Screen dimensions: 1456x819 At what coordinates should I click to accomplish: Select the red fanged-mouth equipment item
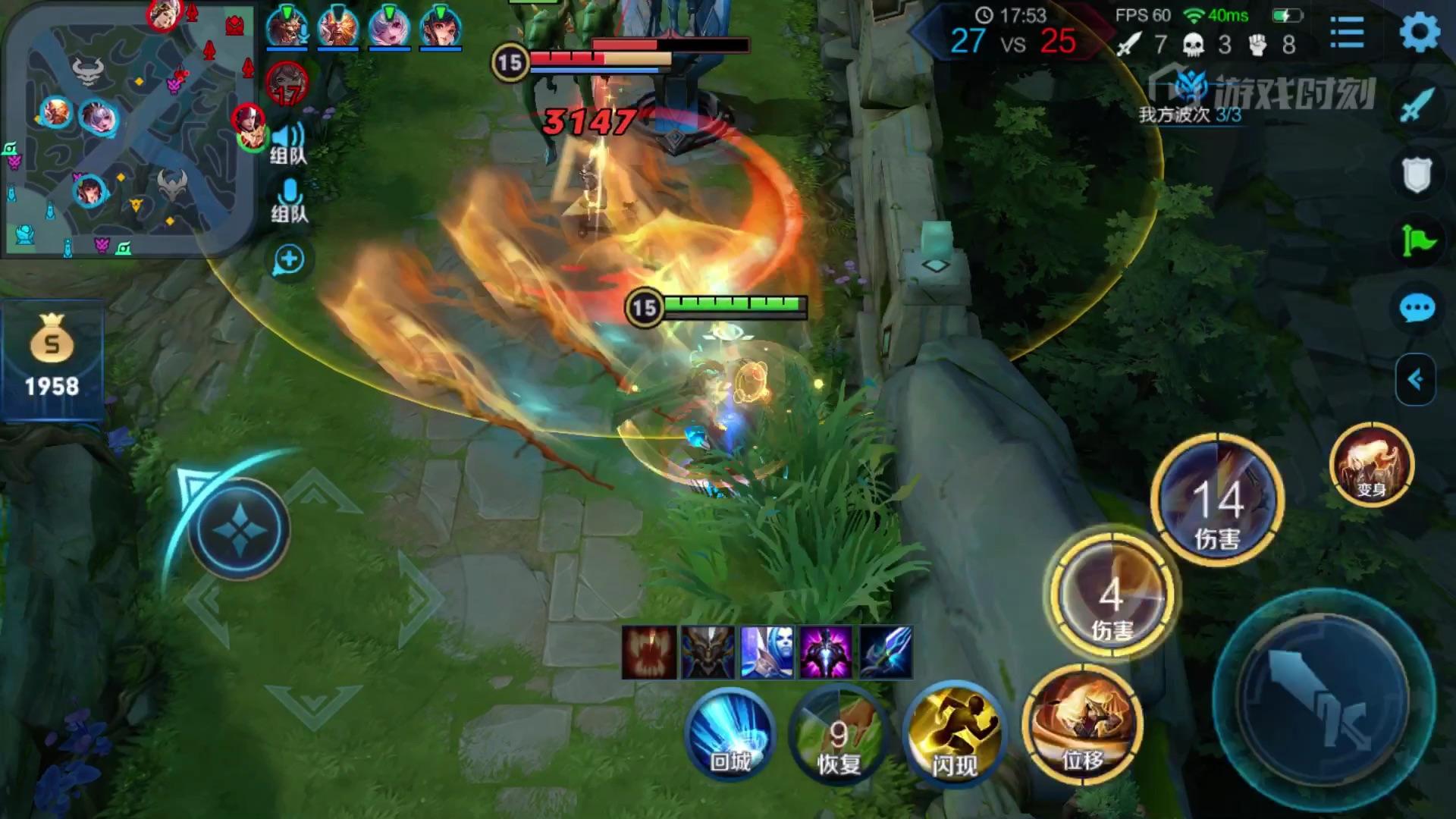click(649, 652)
